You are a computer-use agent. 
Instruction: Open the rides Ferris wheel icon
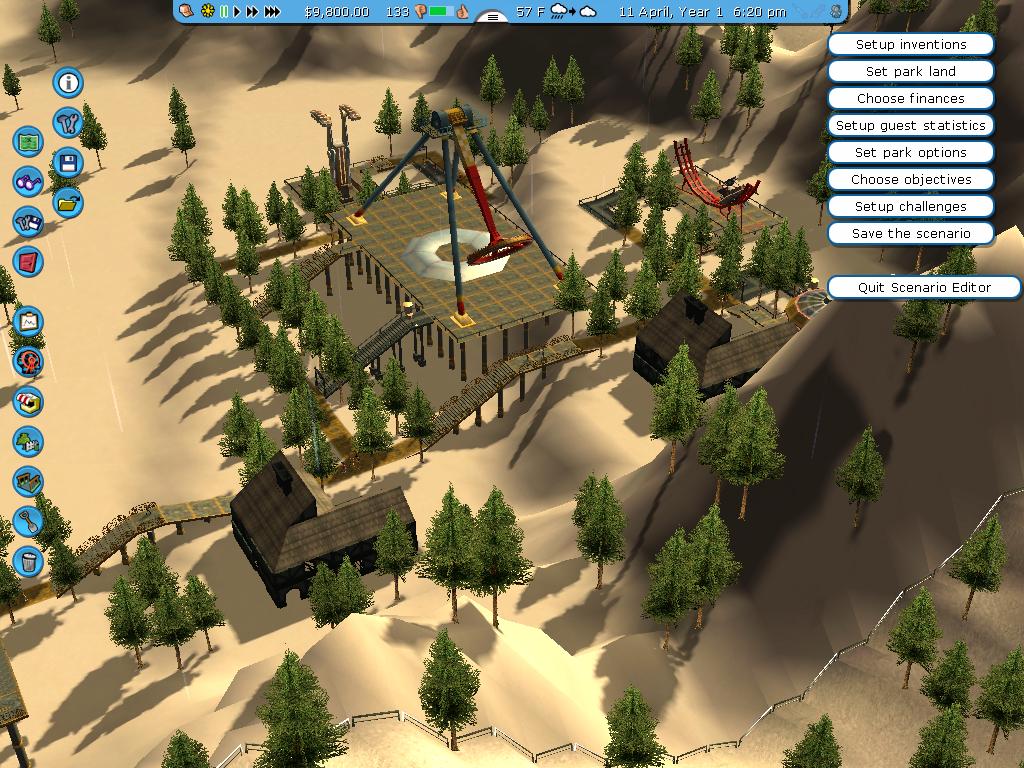(28, 361)
